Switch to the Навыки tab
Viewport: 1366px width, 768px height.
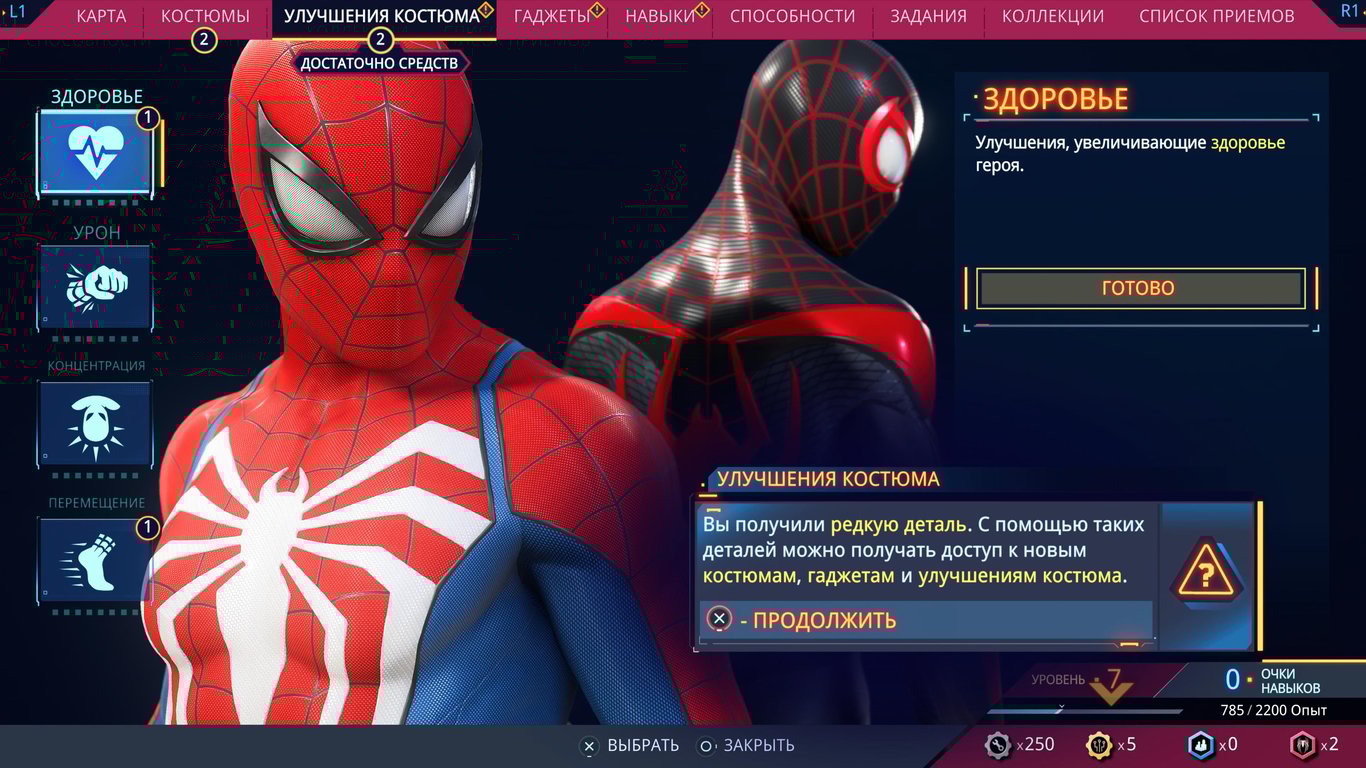click(x=660, y=16)
